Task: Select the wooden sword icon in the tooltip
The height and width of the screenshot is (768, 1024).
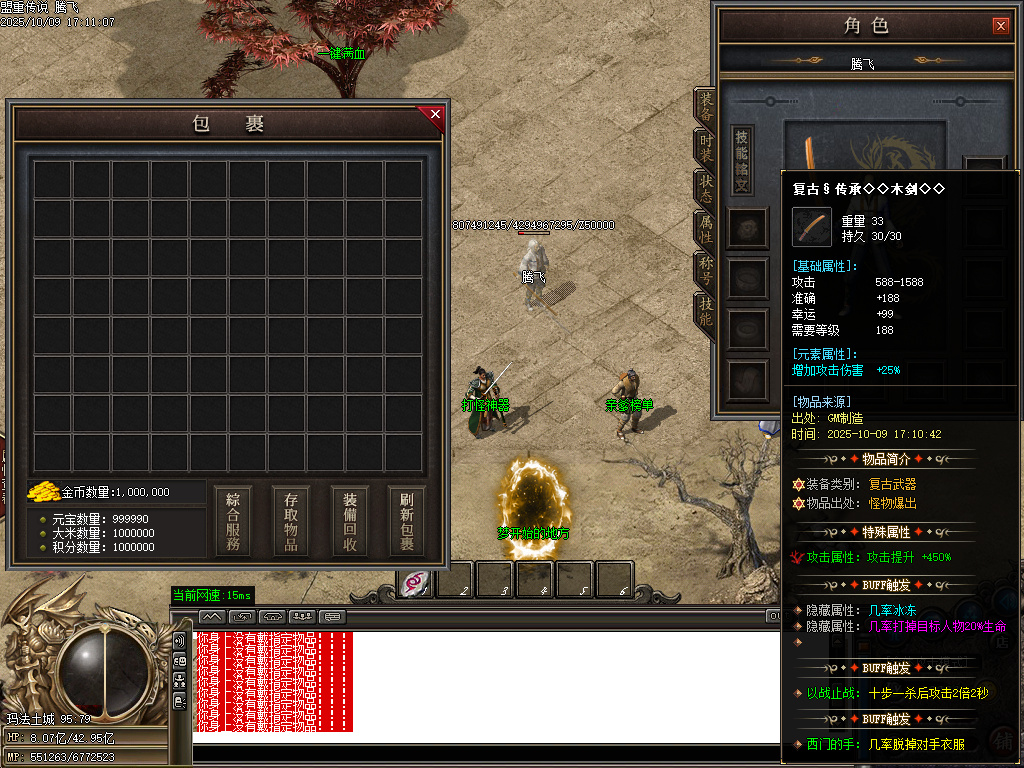Action: pyautogui.click(x=811, y=227)
